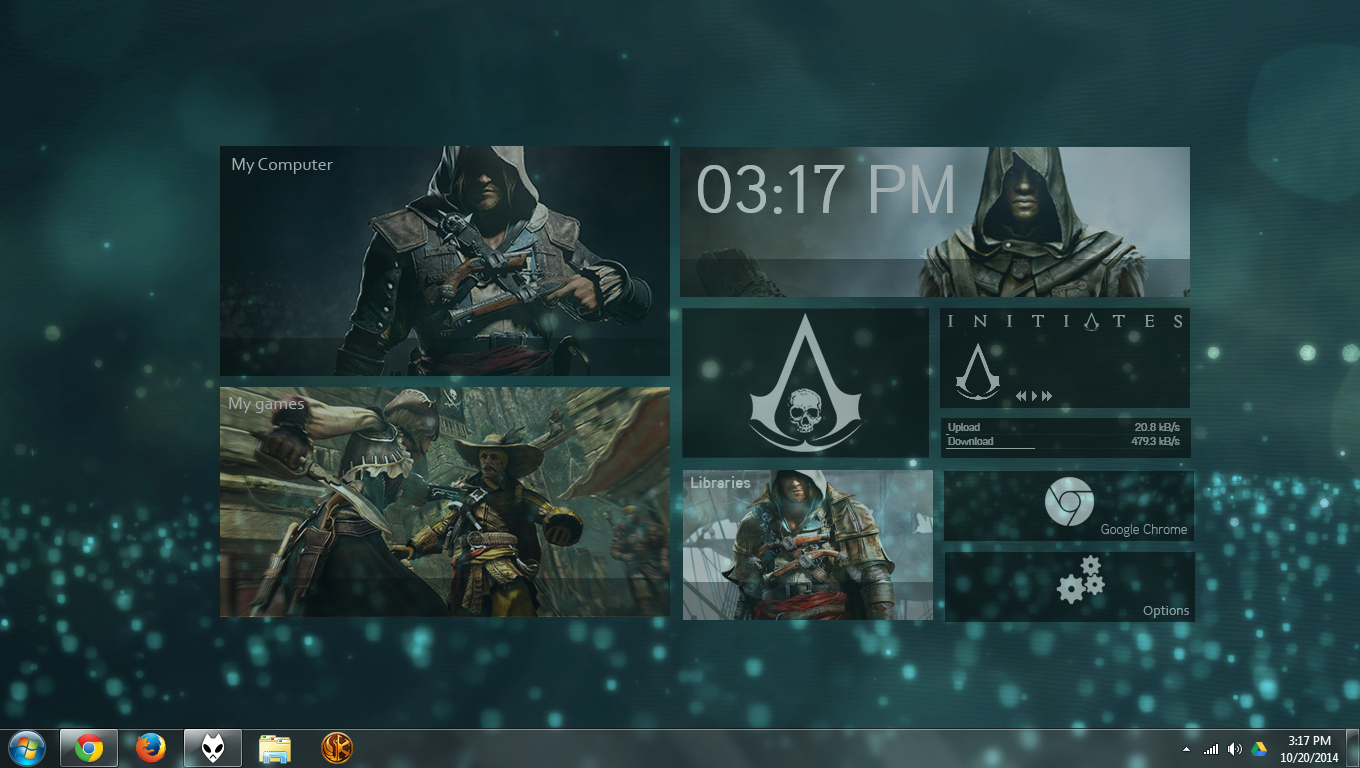
Task: Open Star Wars: The Old Republic from the taskbar
Action: pos(337,747)
